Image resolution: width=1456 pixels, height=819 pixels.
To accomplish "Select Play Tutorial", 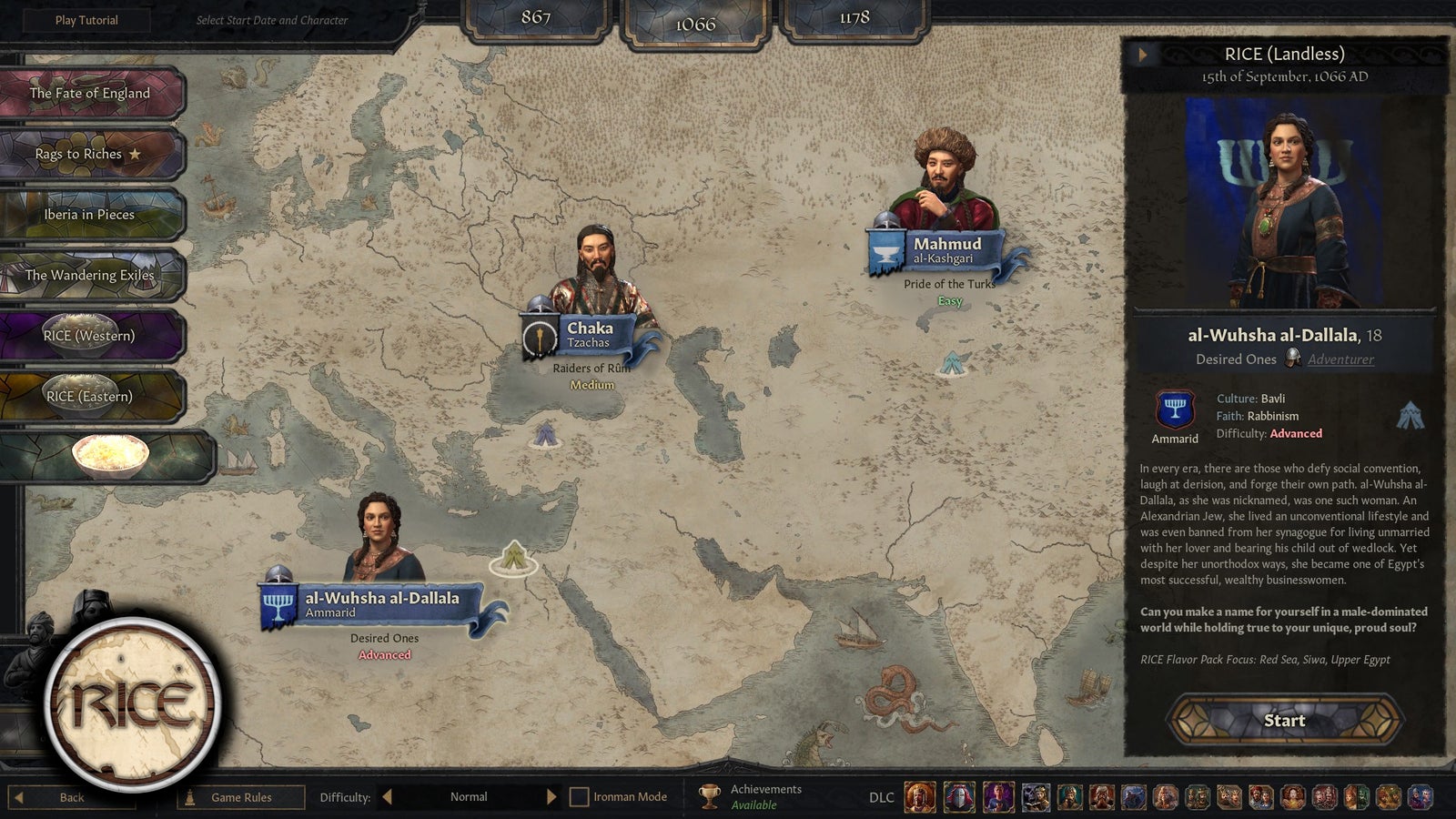I will point(86,19).
